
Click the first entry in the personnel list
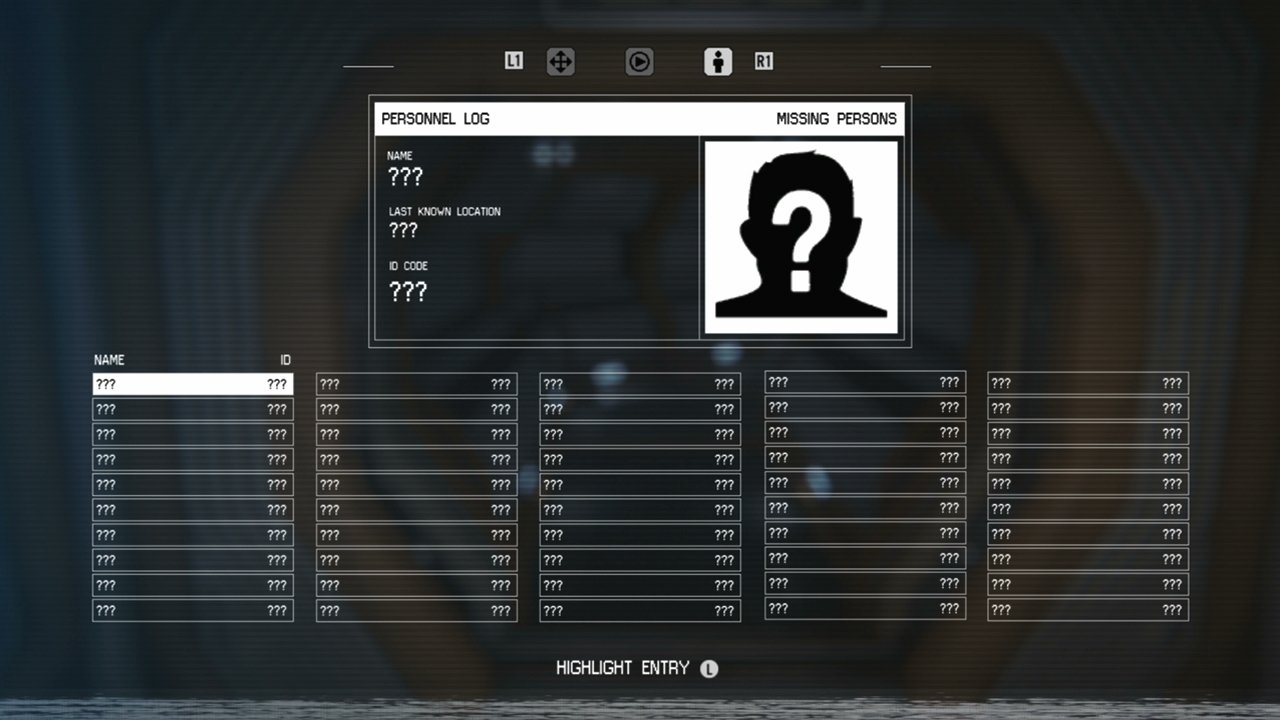[x=192, y=384]
